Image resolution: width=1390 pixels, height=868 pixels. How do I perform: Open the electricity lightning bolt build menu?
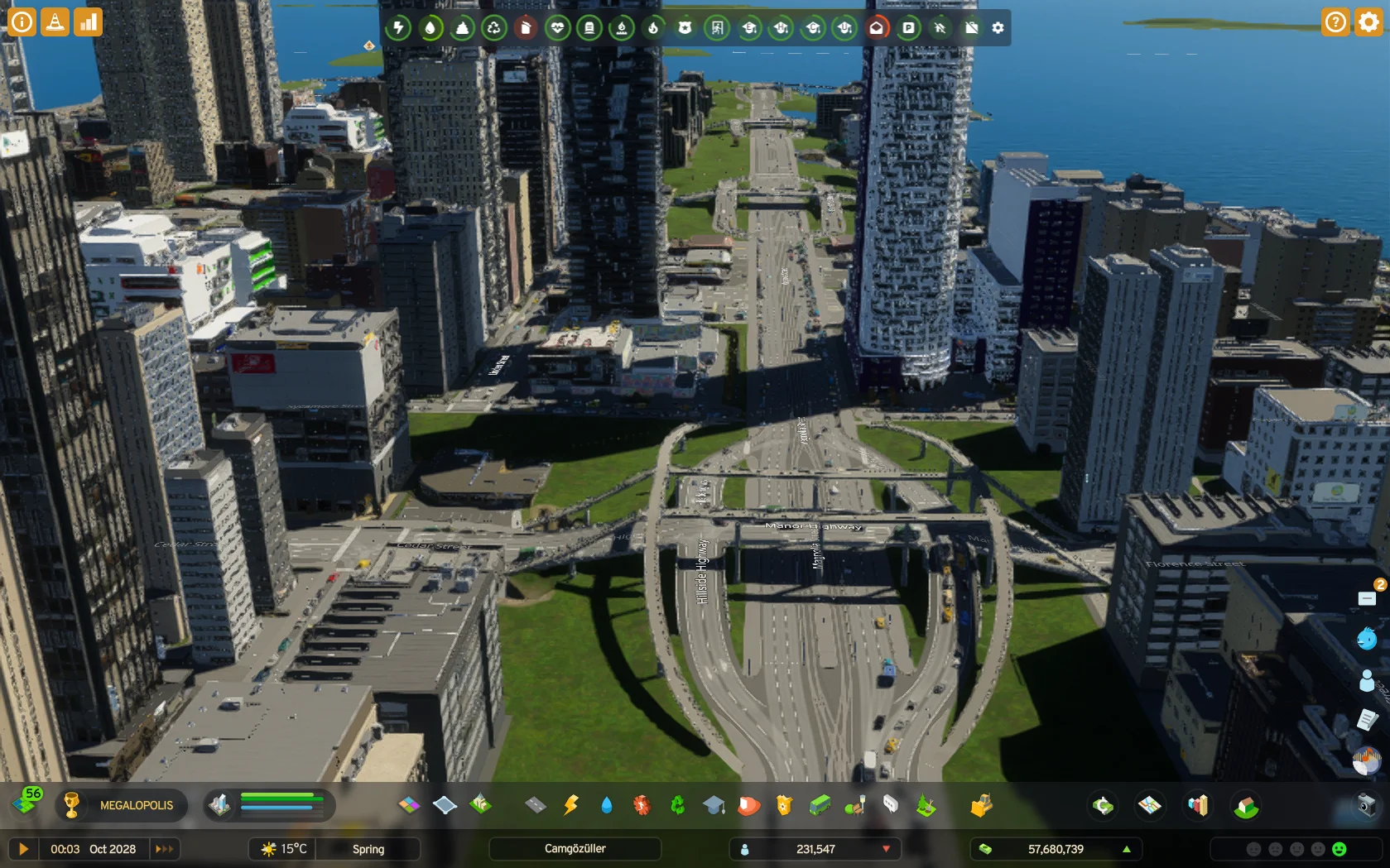pos(571,805)
